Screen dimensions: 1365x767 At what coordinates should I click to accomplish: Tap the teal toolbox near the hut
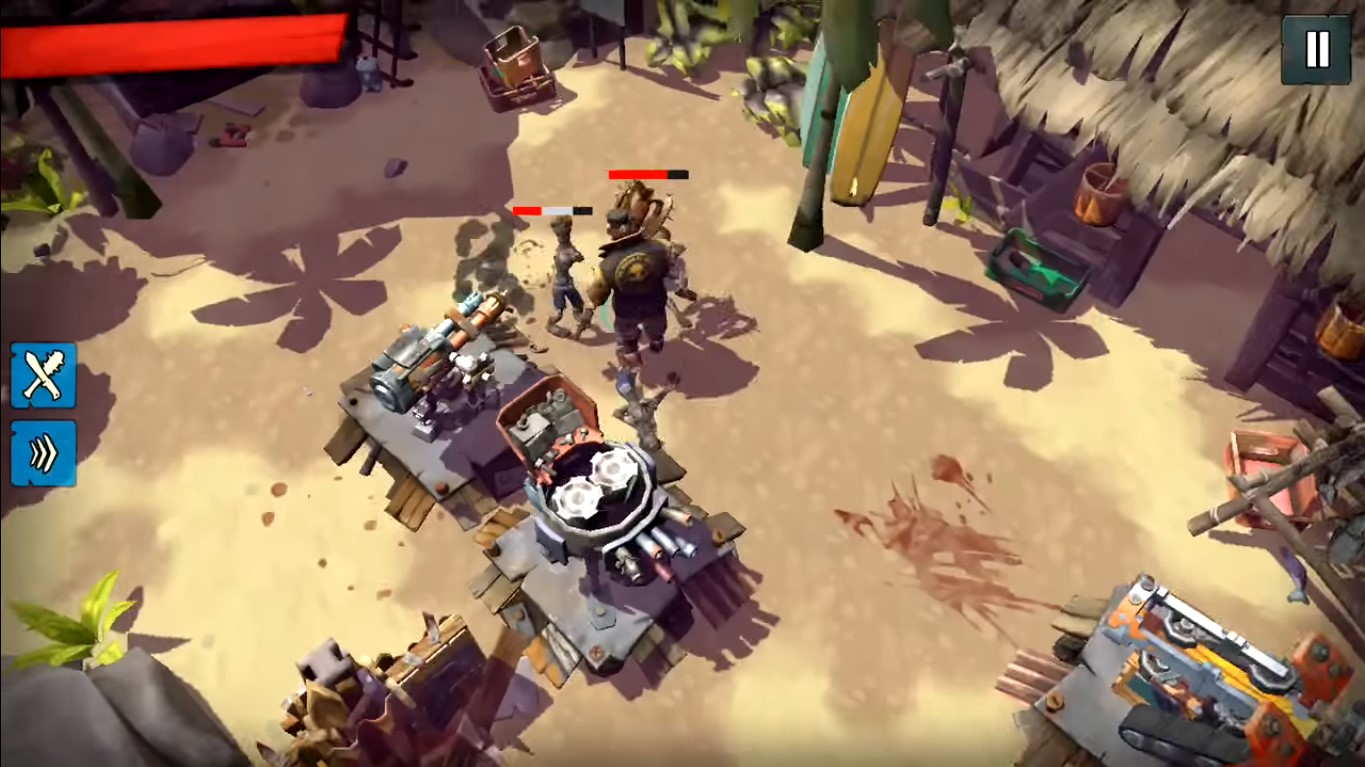click(1035, 265)
